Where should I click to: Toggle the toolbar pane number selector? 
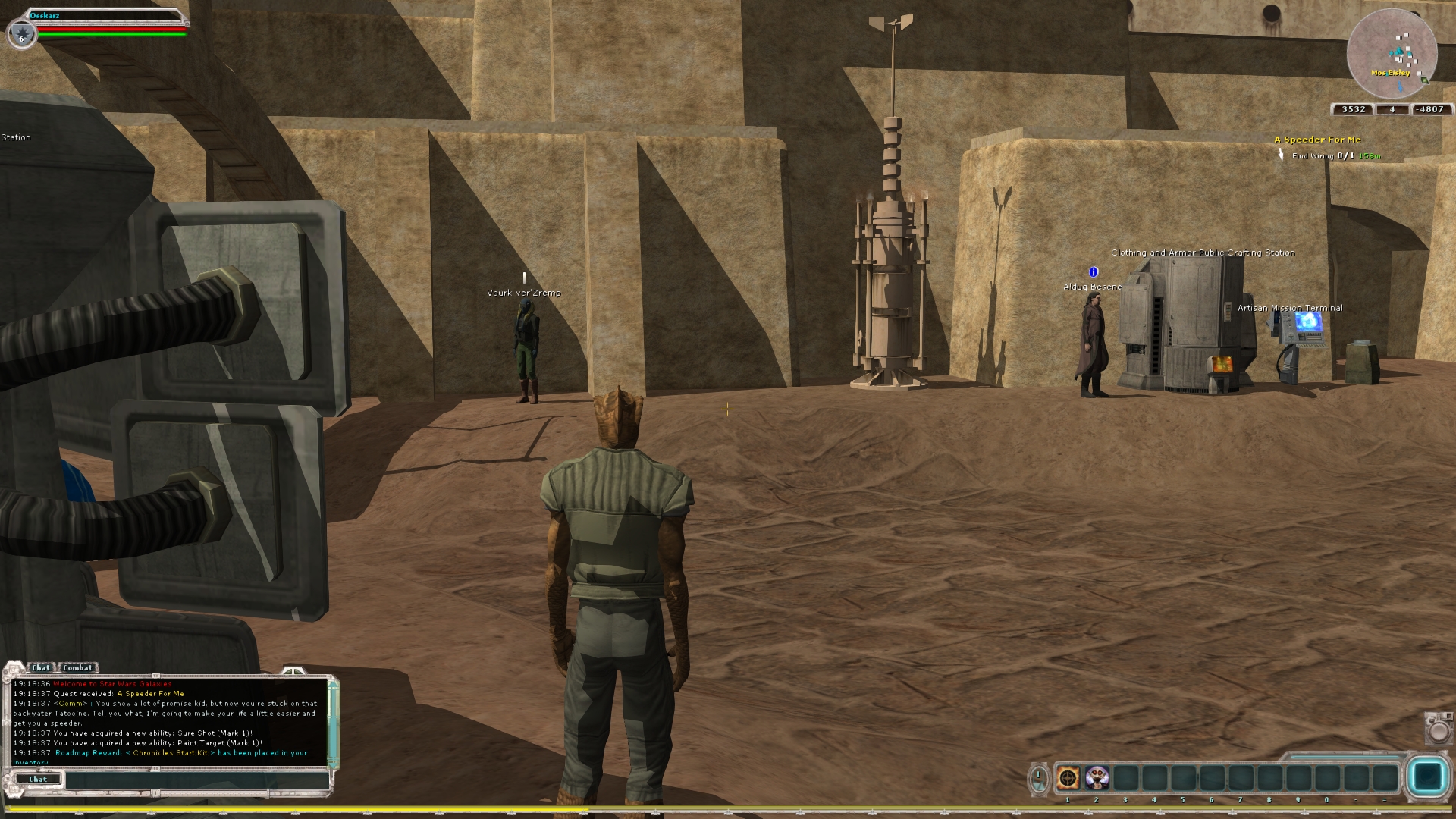coord(1038,778)
